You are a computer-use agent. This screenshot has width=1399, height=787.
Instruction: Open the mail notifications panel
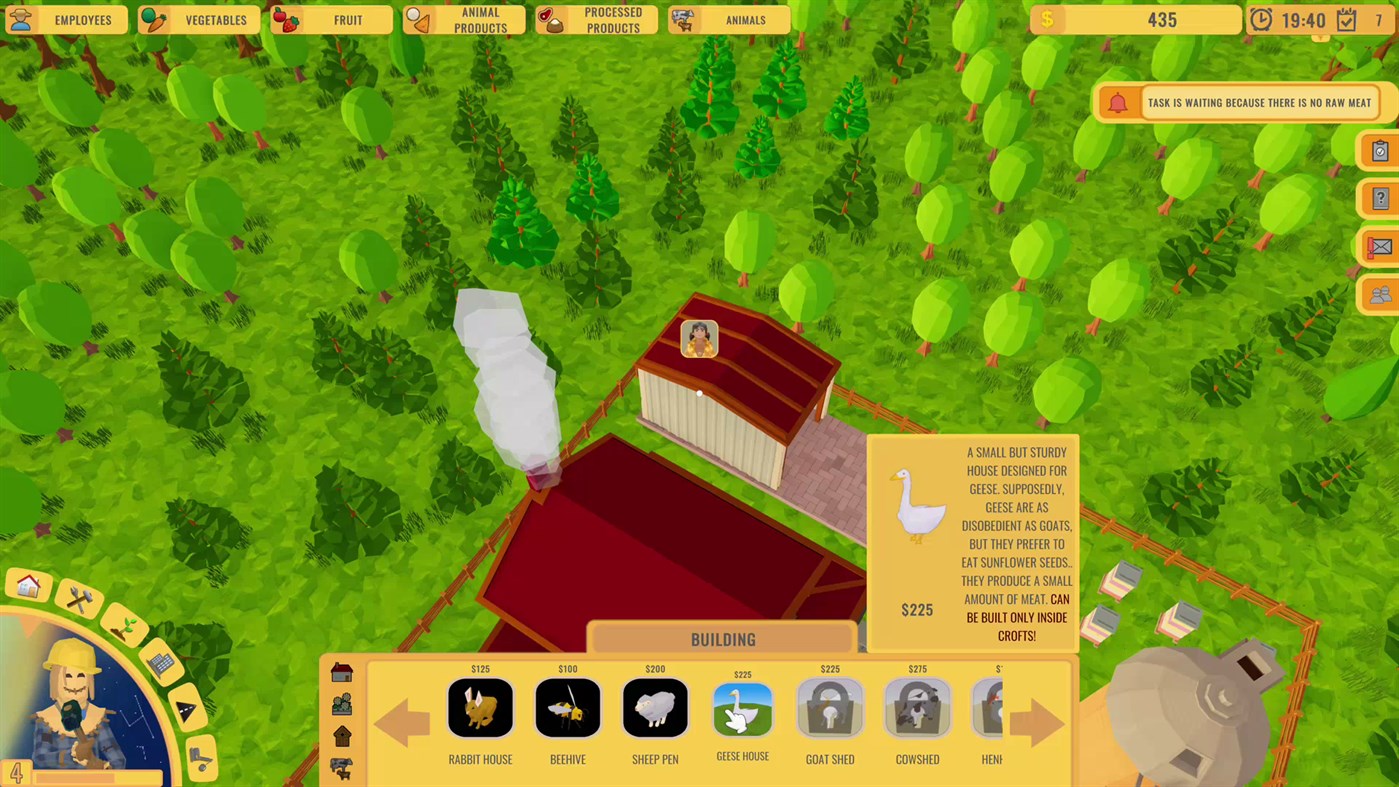[x=1379, y=246]
